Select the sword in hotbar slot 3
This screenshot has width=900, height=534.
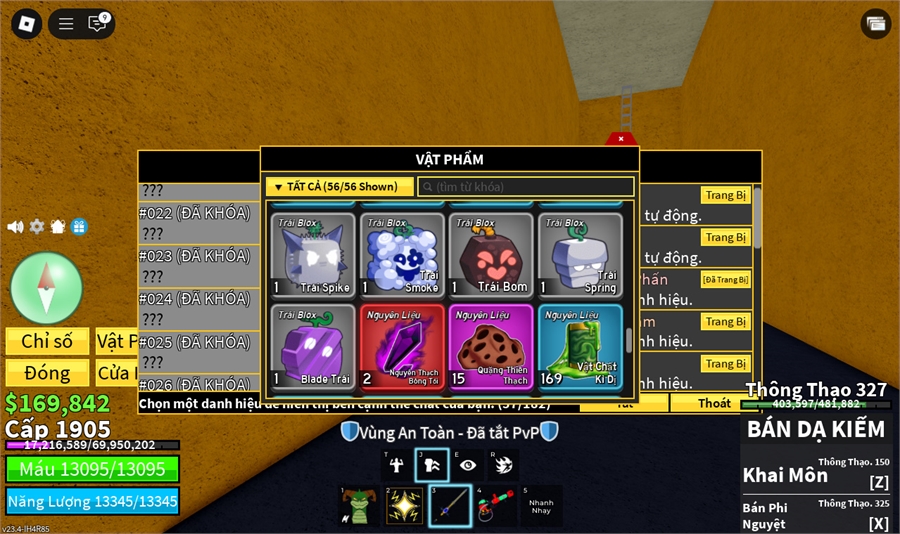[x=450, y=505]
